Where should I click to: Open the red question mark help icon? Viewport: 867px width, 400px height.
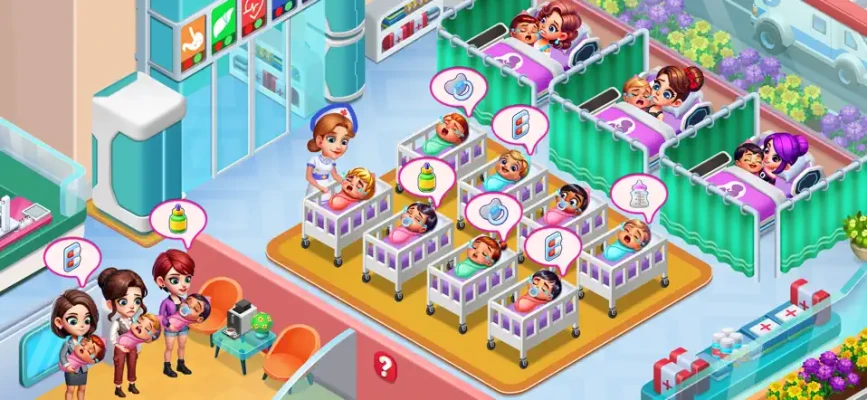click(385, 365)
